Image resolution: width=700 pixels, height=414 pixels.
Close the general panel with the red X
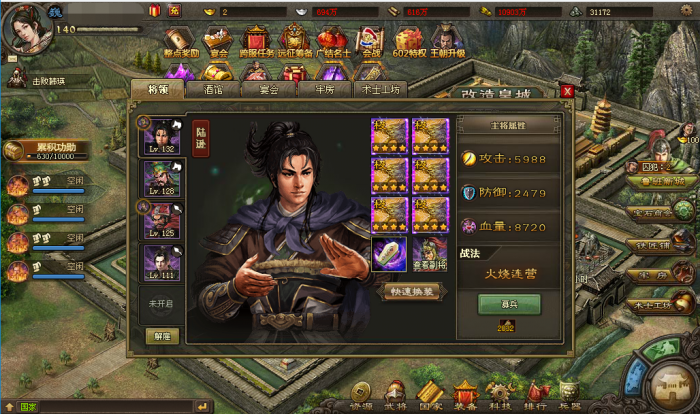(567, 91)
